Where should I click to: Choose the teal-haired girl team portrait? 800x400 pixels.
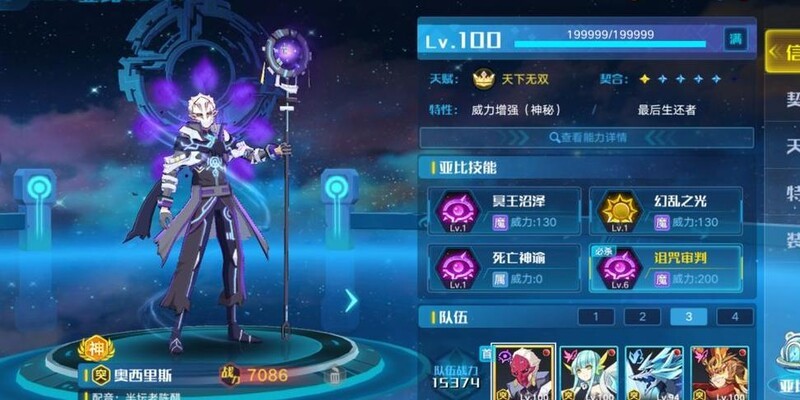click(588, 372)
